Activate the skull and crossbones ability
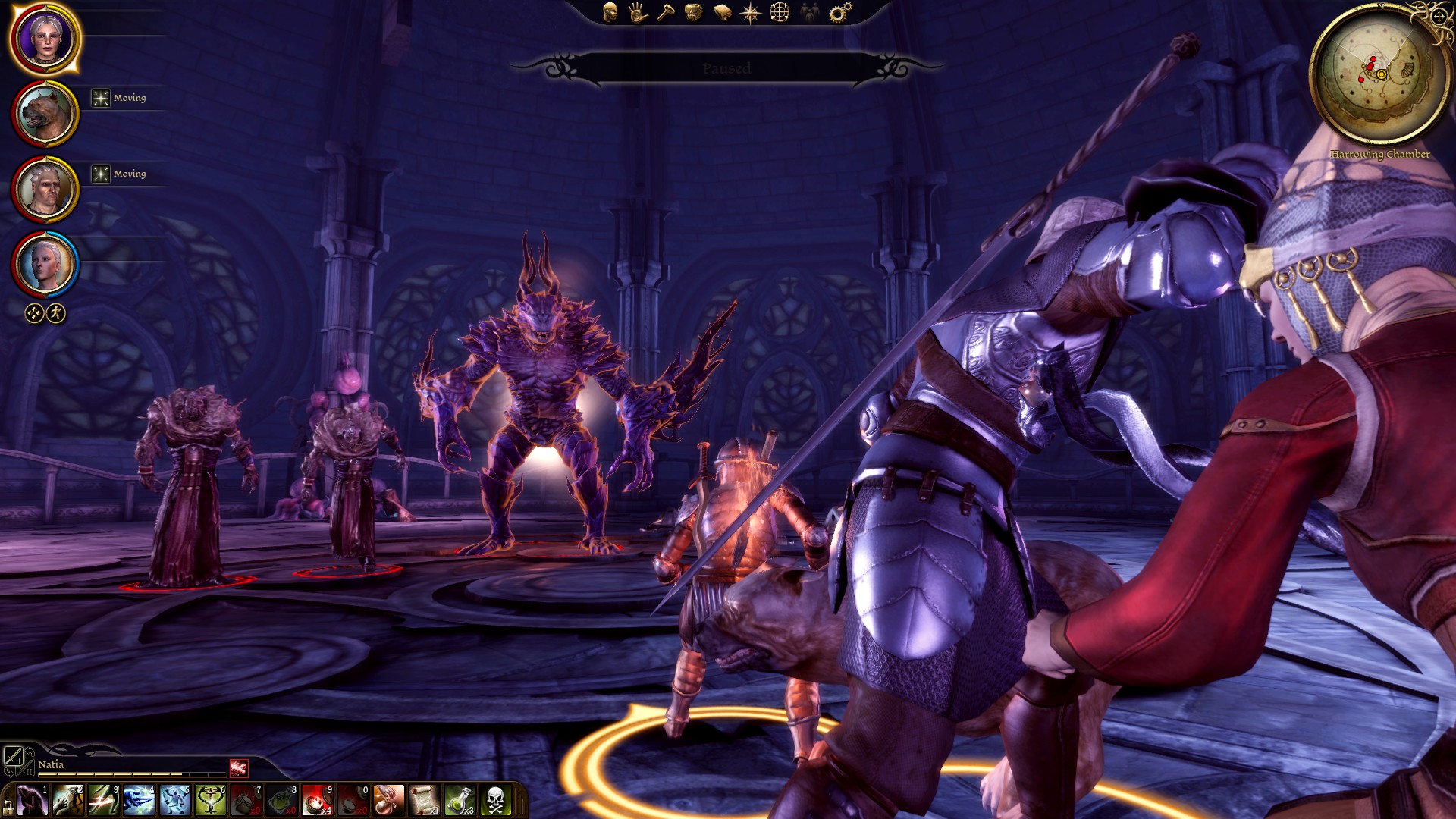Viewport: 1456px width, 819px height. point(495,800)
